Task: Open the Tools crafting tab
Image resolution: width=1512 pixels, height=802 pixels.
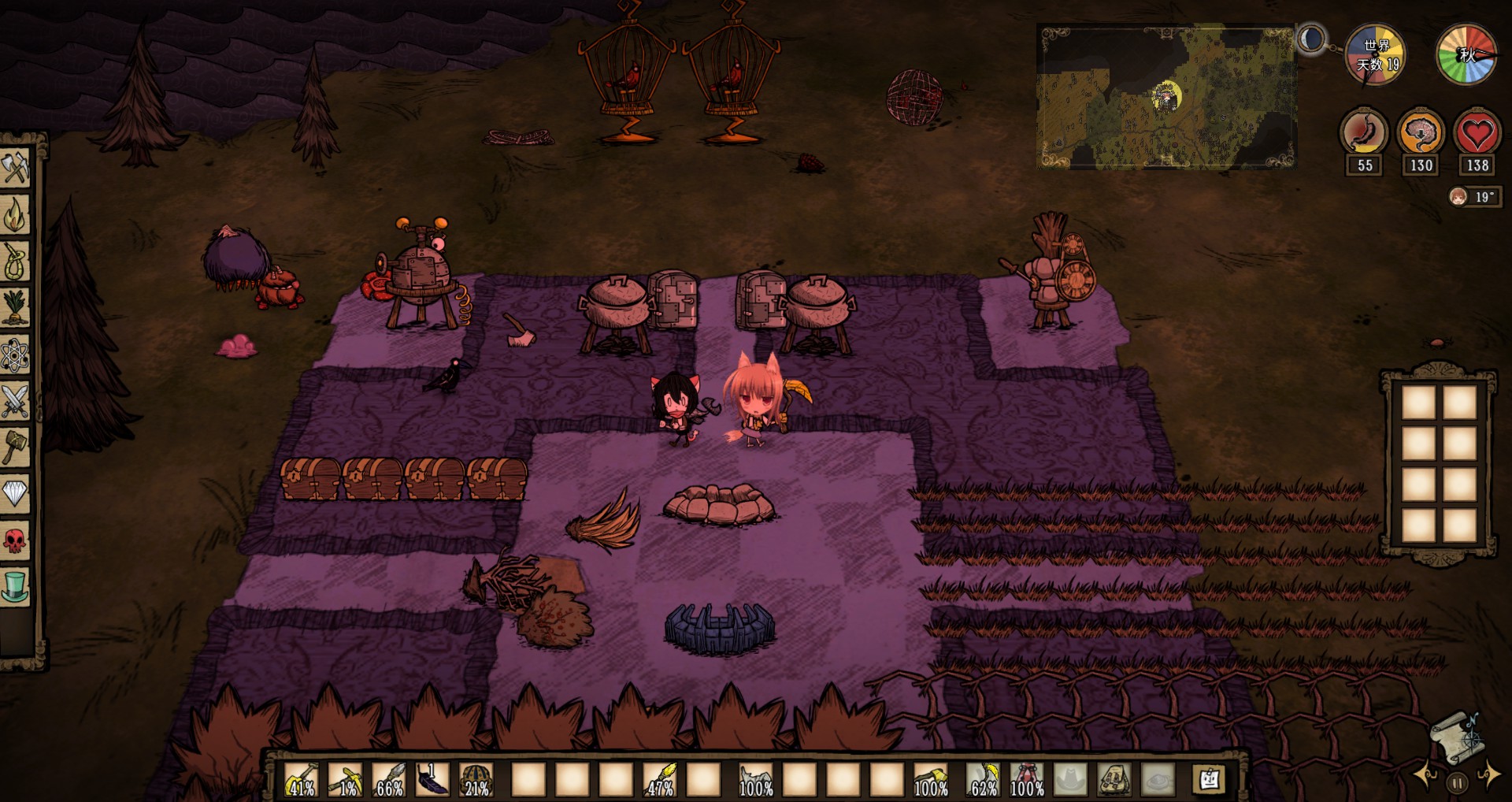Action: coord(15,168)
